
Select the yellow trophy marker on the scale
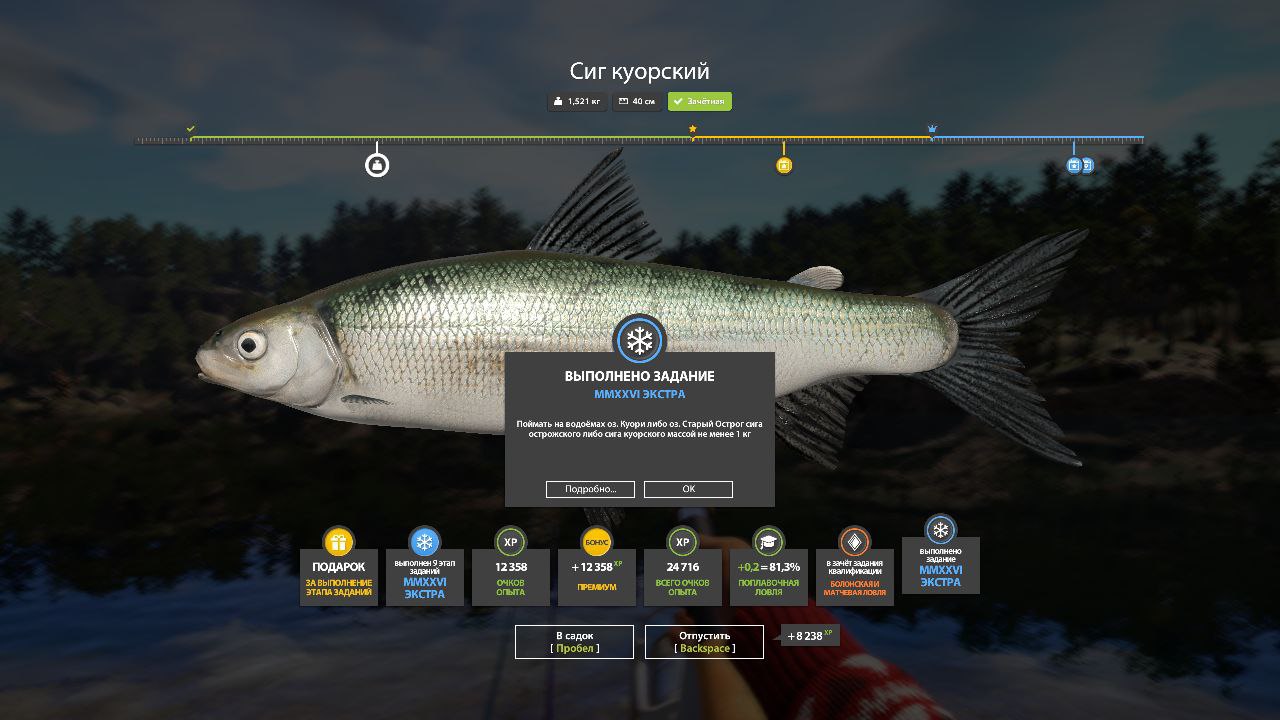[x=784, y=166]
